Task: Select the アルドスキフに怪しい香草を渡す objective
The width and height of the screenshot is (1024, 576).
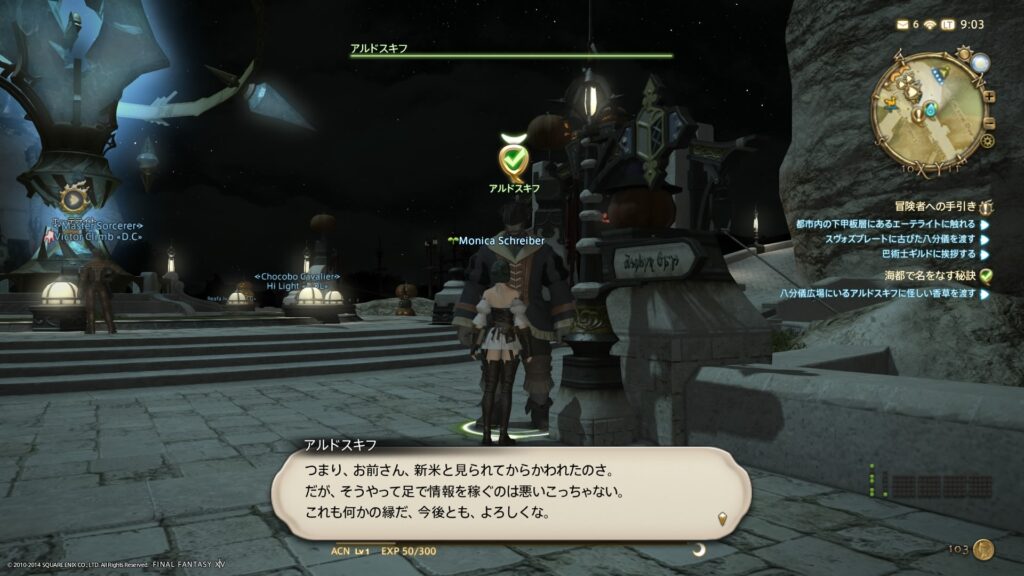Action: [x=878, y=294]
